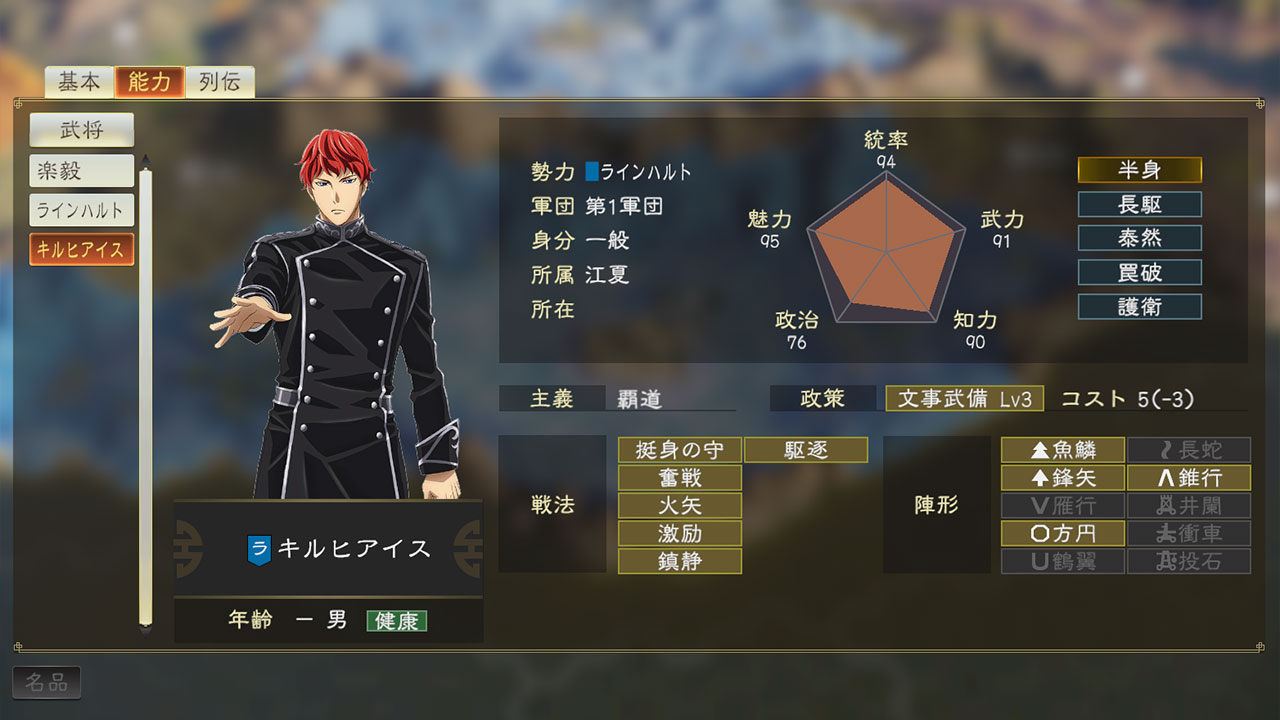Open the 列伝 biography tab
Screen dimensions: 1280x720
[219, 82]
